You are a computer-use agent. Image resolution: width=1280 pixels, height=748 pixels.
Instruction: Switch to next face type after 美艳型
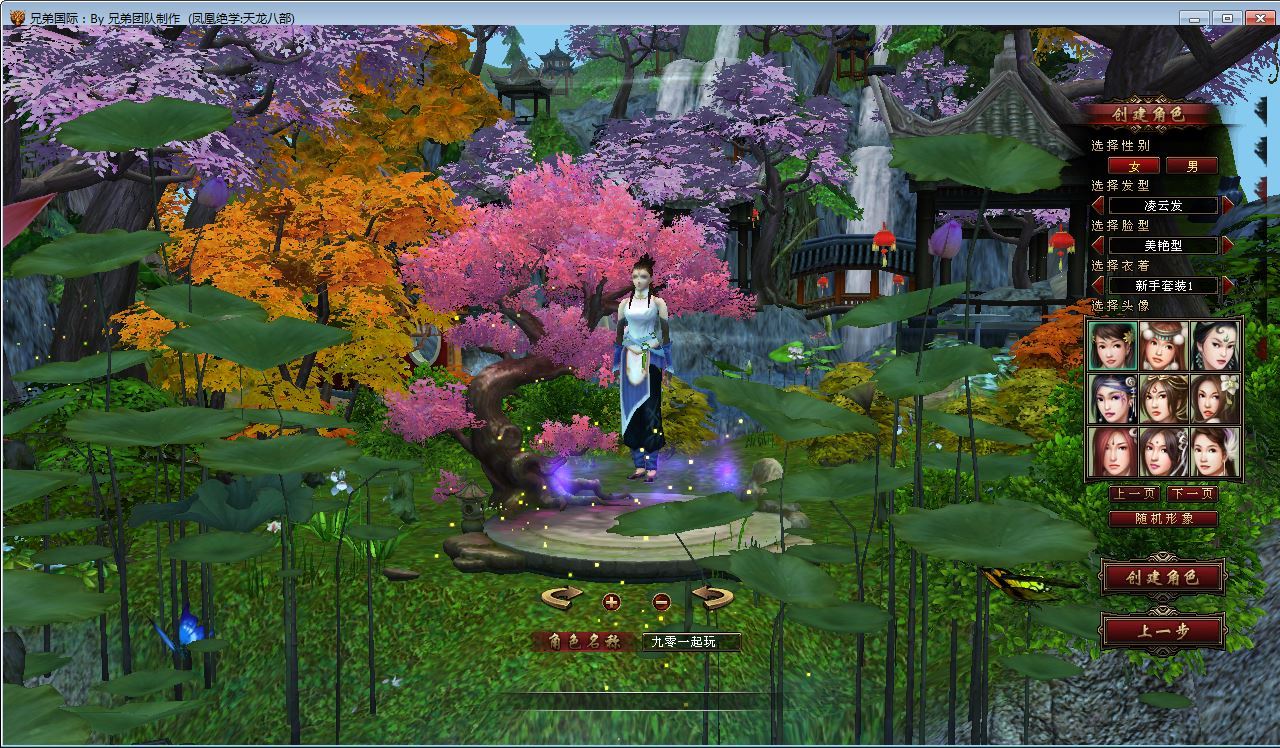(1229, 245)
